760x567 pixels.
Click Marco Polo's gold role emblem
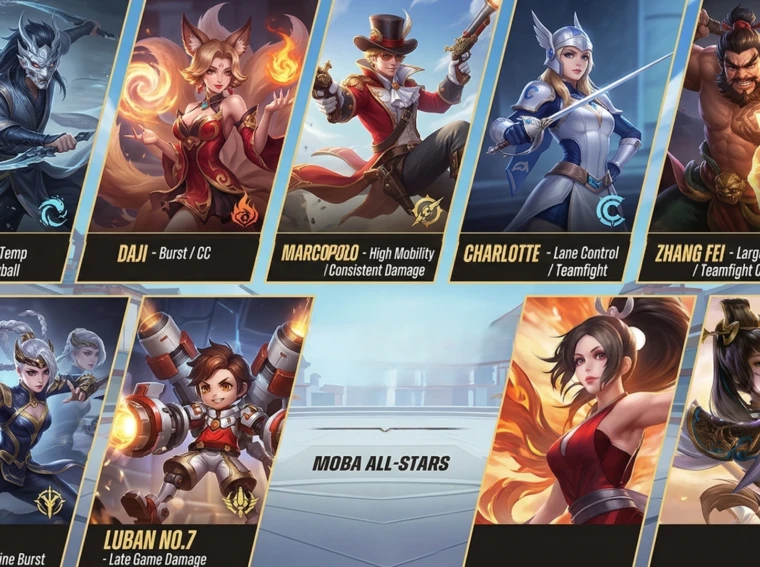coord(427,211)
